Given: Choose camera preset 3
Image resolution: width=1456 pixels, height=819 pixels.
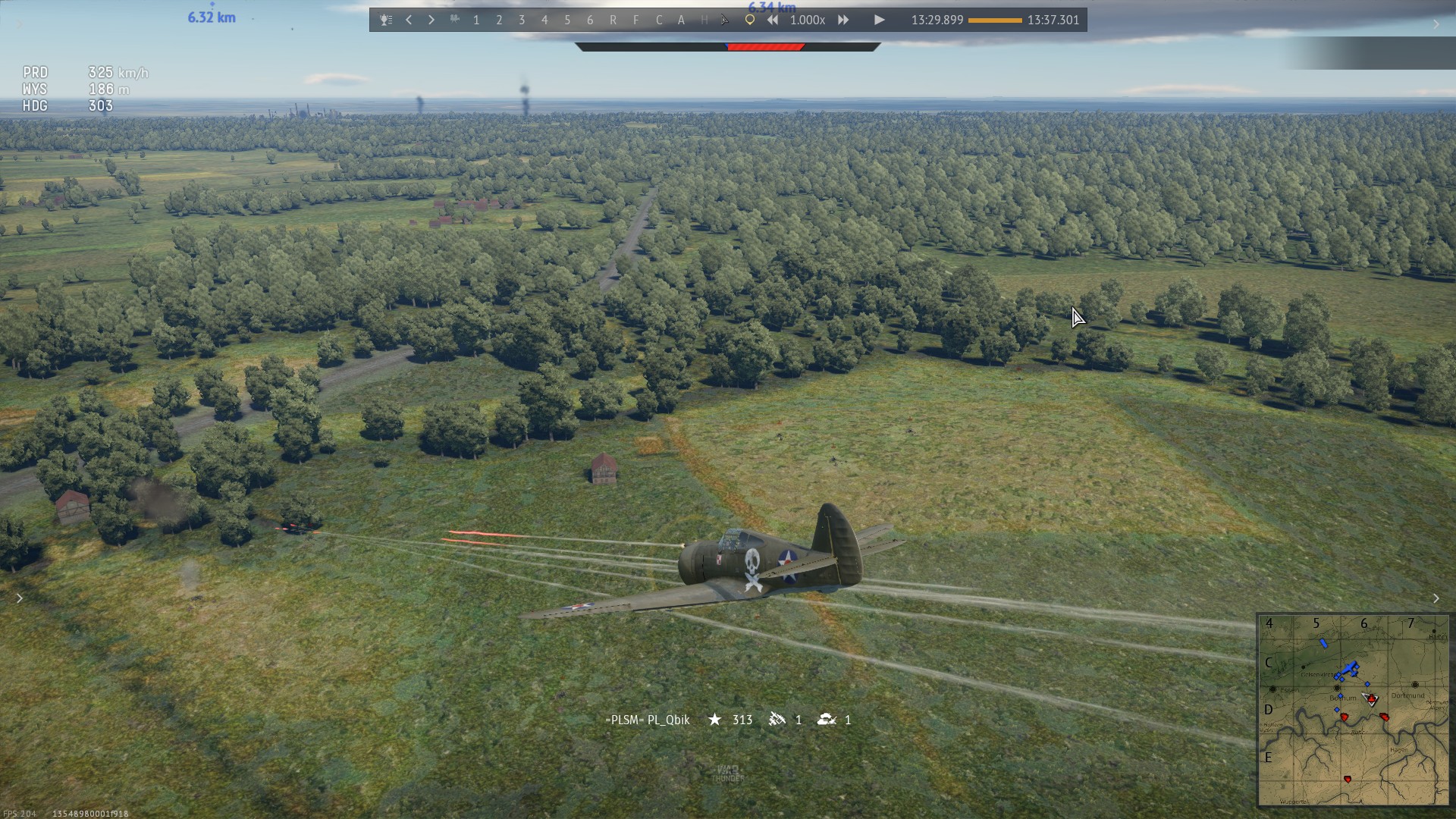Looking at the screenshot, I should click(x=522, y=20).
